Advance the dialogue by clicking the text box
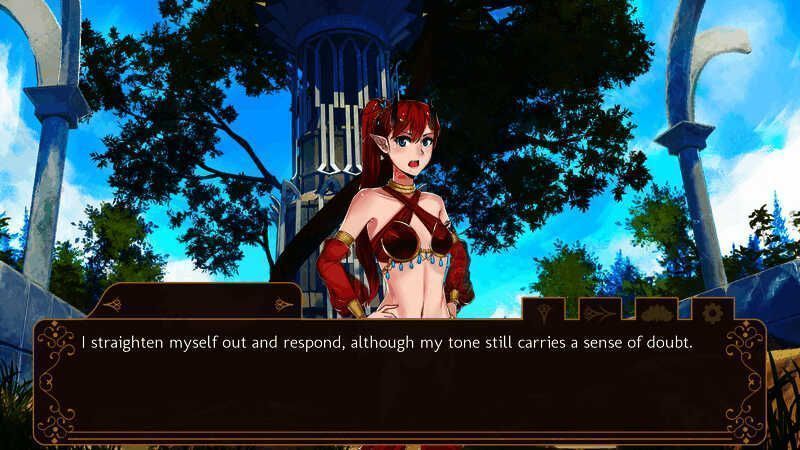800x450 pixels. 400,385
